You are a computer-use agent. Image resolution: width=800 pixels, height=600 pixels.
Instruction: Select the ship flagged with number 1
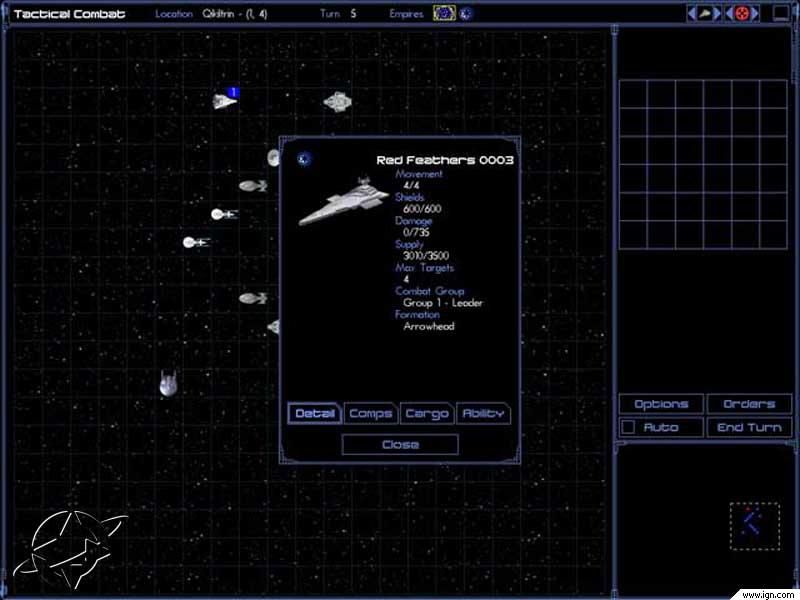click(x=224, y=100)
